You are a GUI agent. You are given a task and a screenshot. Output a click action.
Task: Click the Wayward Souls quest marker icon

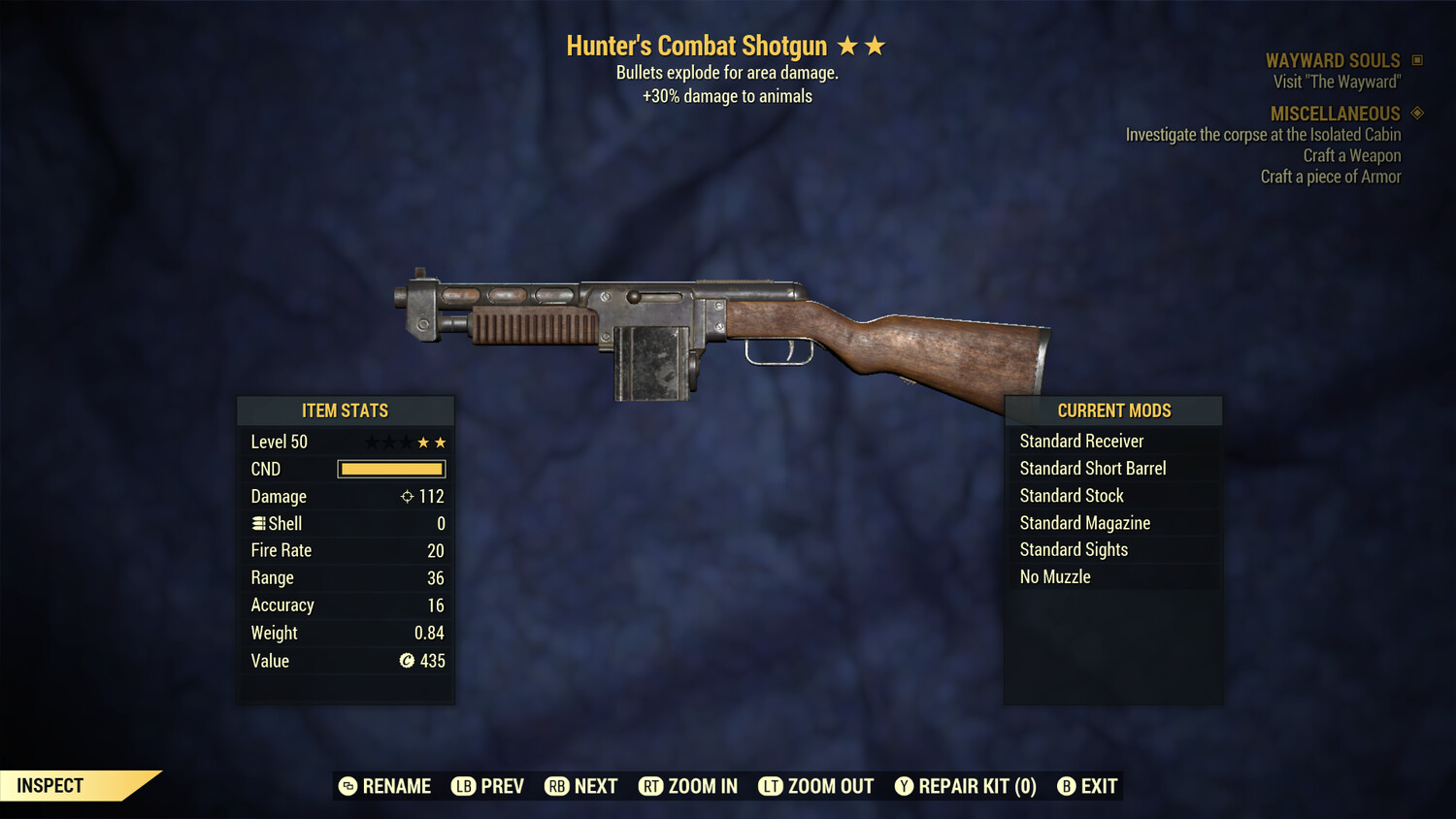click(1417, 59)
